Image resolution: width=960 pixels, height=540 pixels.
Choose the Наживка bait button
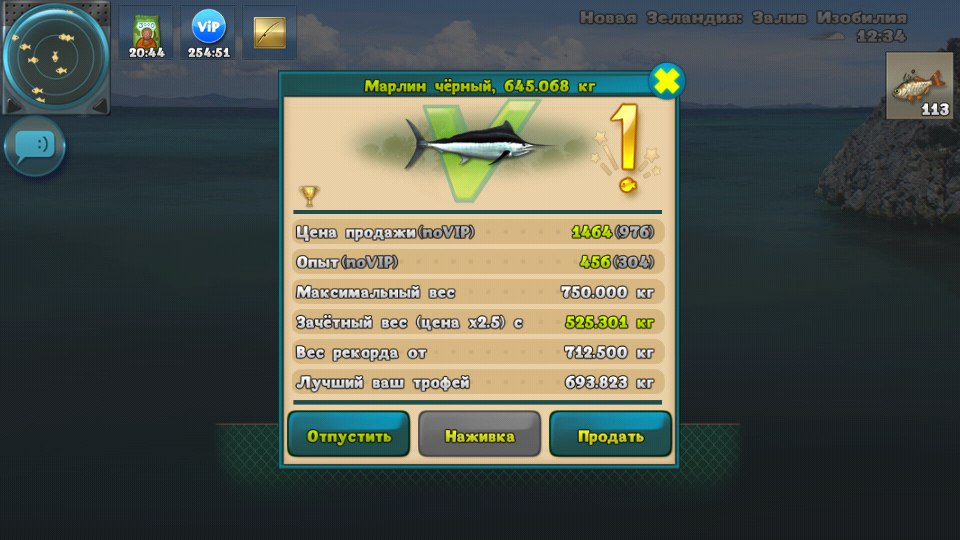479,436
